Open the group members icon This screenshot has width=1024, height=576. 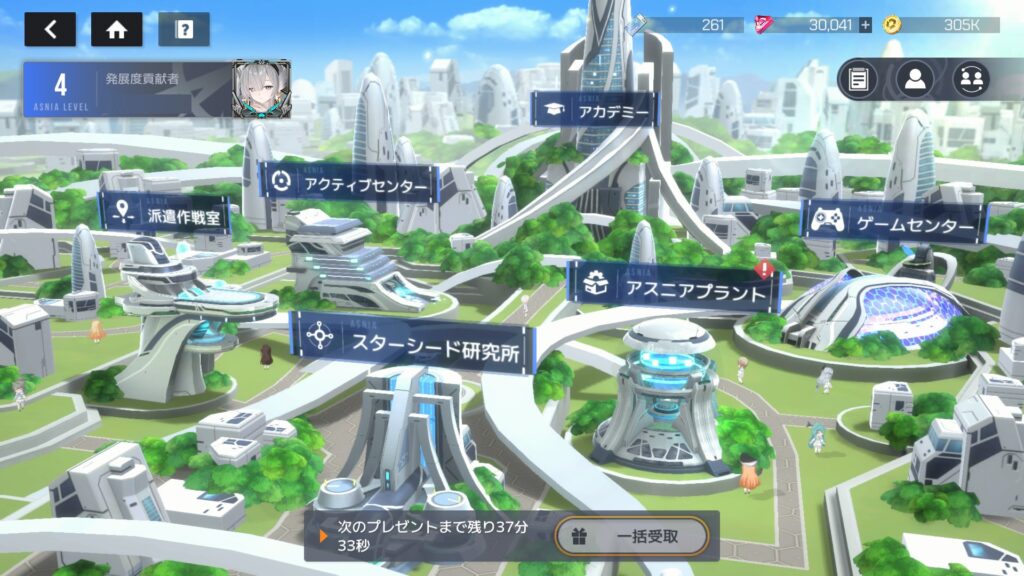[x=971, y=80]
